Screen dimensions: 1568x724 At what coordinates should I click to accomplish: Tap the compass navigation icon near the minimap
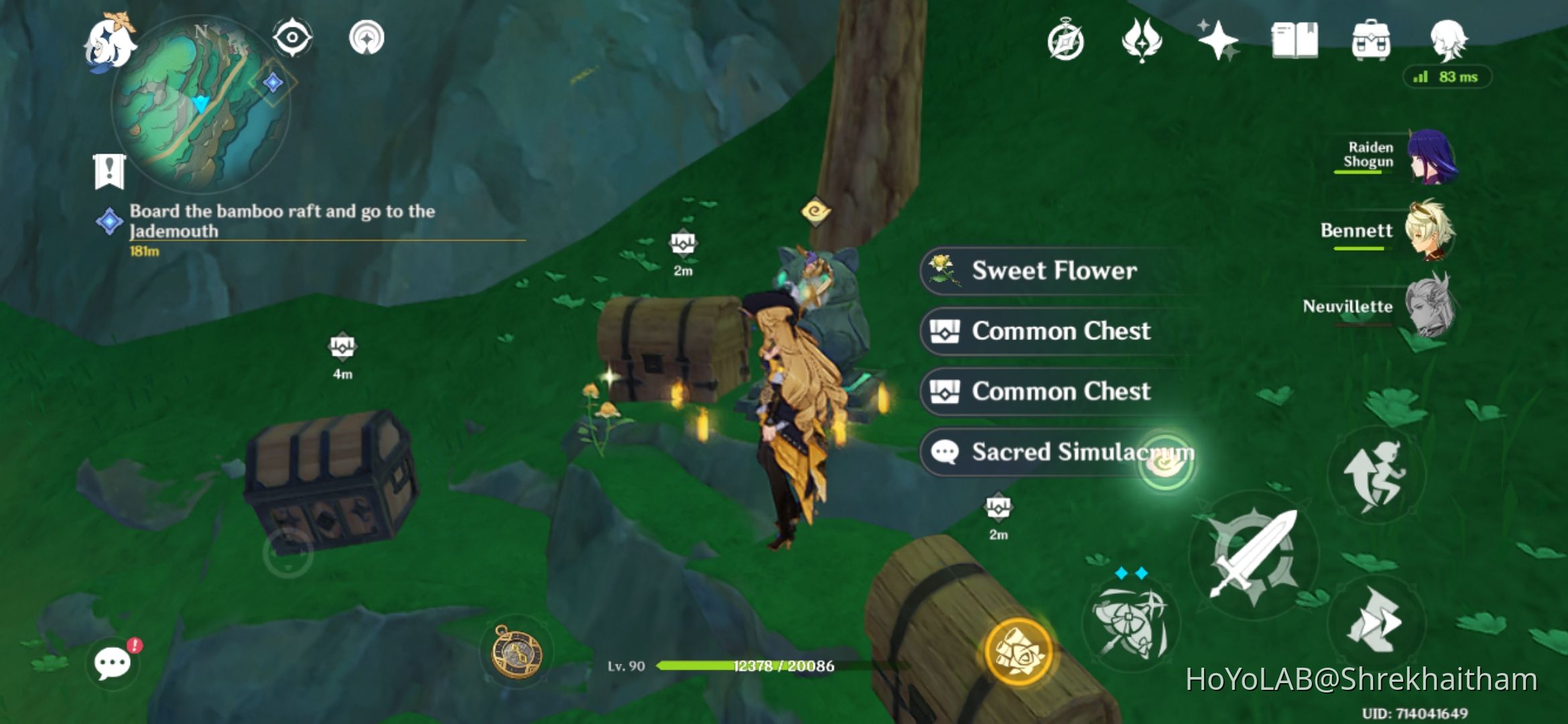293,38
